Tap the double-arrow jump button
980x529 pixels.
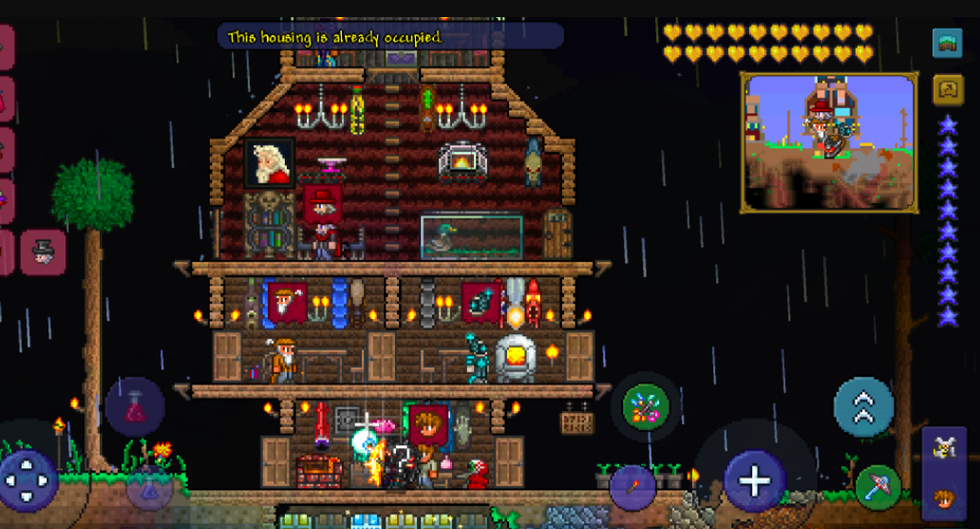click(863, 407)
